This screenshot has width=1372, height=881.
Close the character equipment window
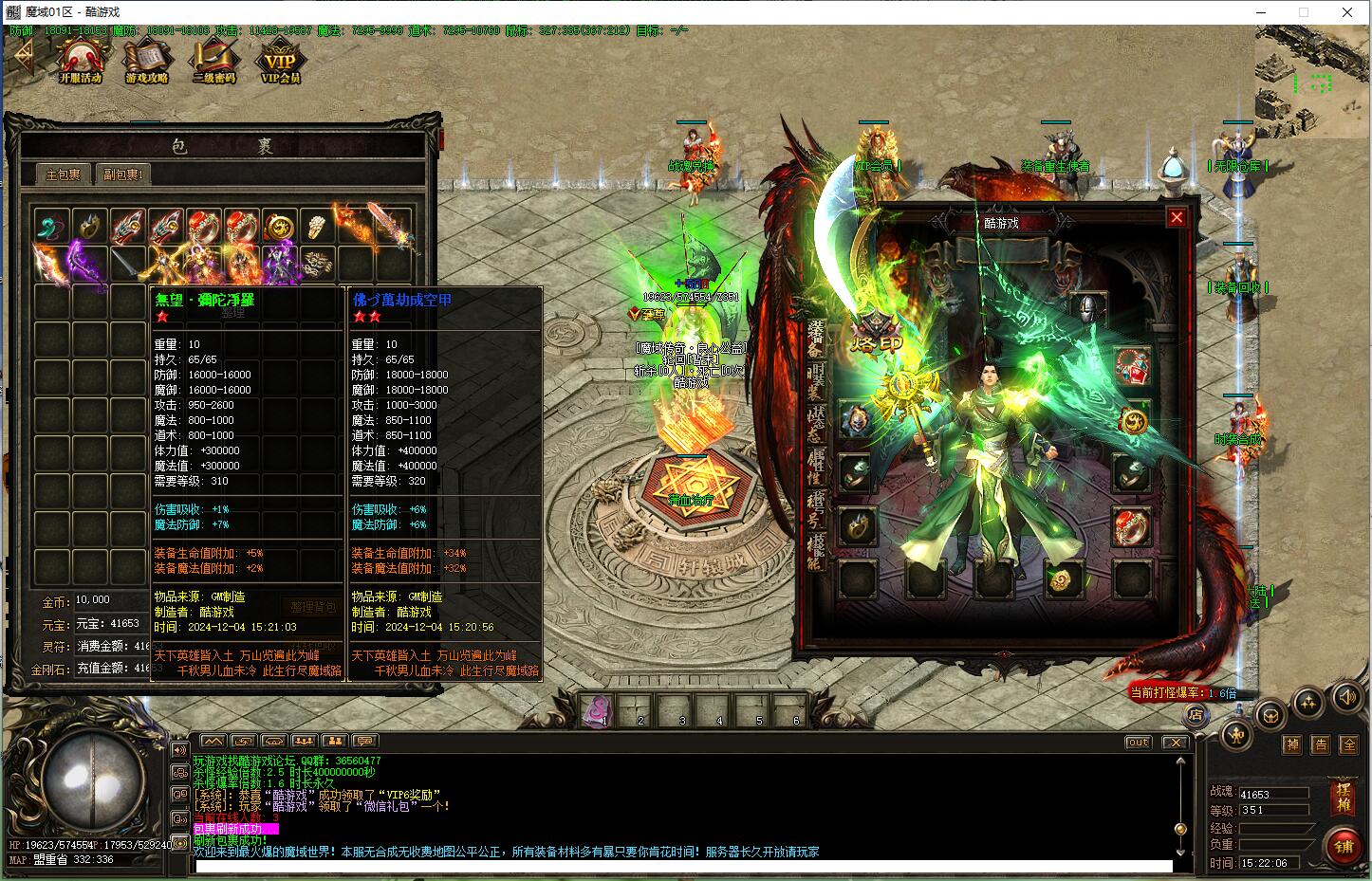1177,217
